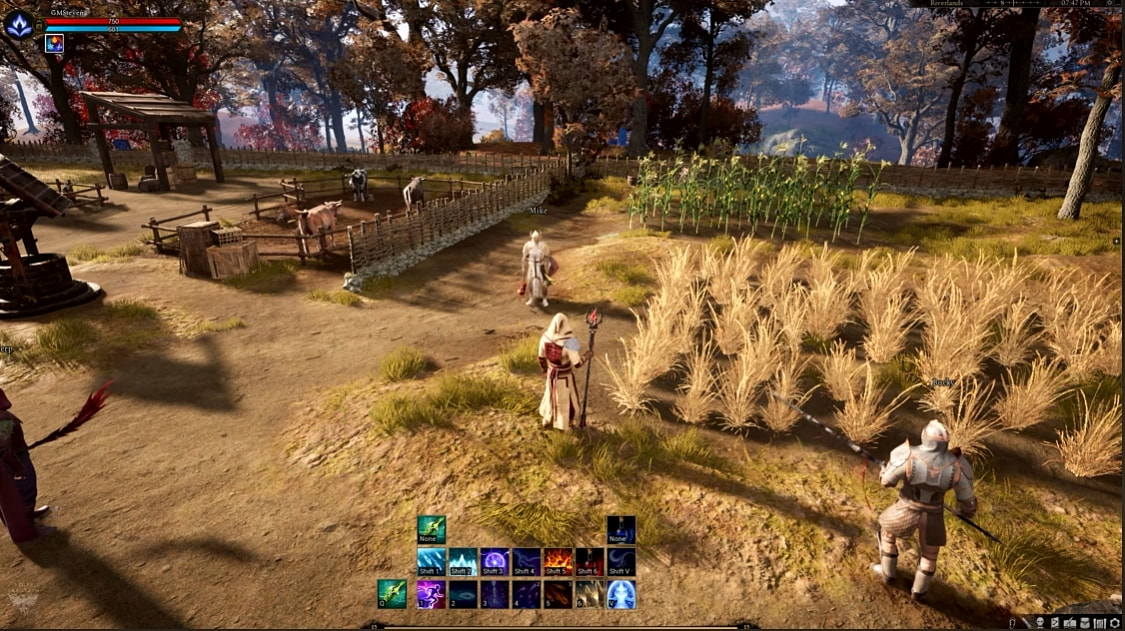The height and width of the screenshot is (631, 1125).
Task: Use the rock spikes ability in slot 6
Action: coord(590,594)
